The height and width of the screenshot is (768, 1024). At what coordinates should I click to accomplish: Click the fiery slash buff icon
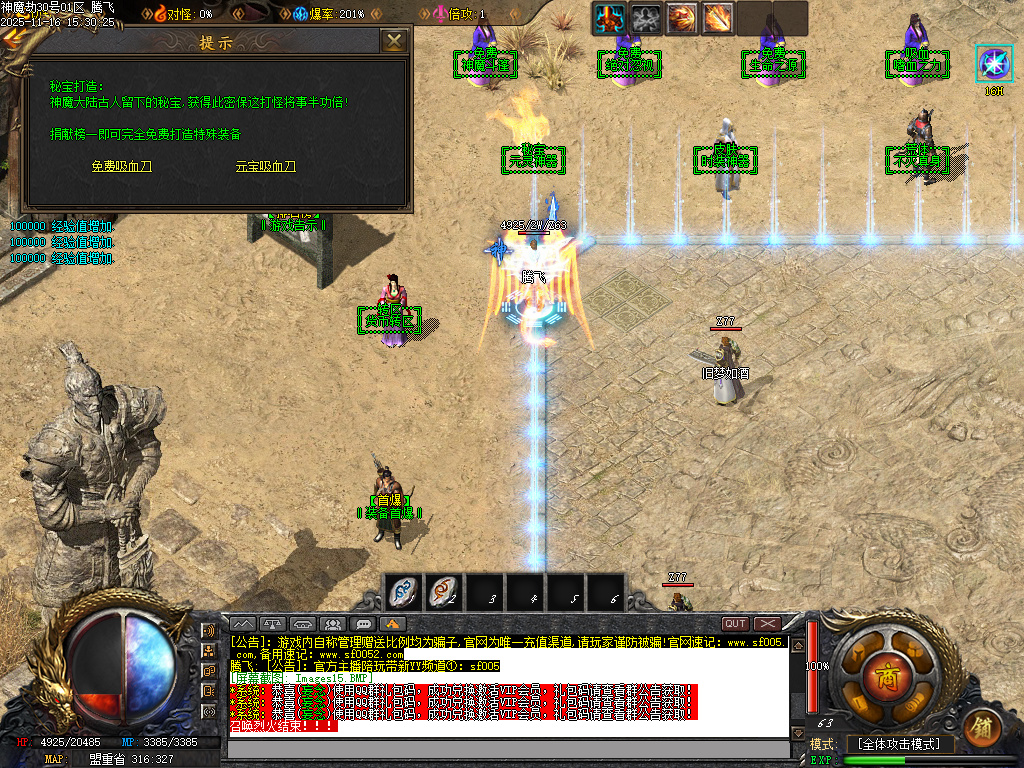[x=682, y=17]
